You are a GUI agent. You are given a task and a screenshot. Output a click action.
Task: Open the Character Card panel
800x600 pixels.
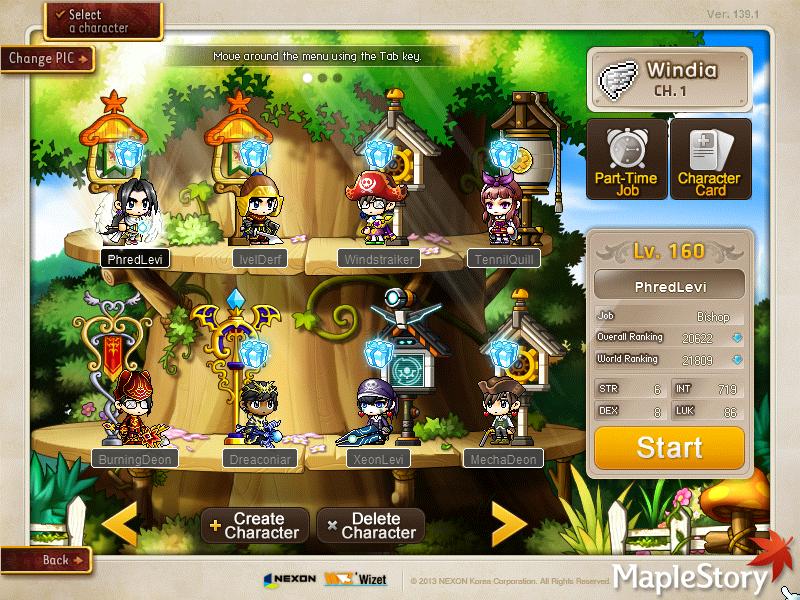click(709, 159)
